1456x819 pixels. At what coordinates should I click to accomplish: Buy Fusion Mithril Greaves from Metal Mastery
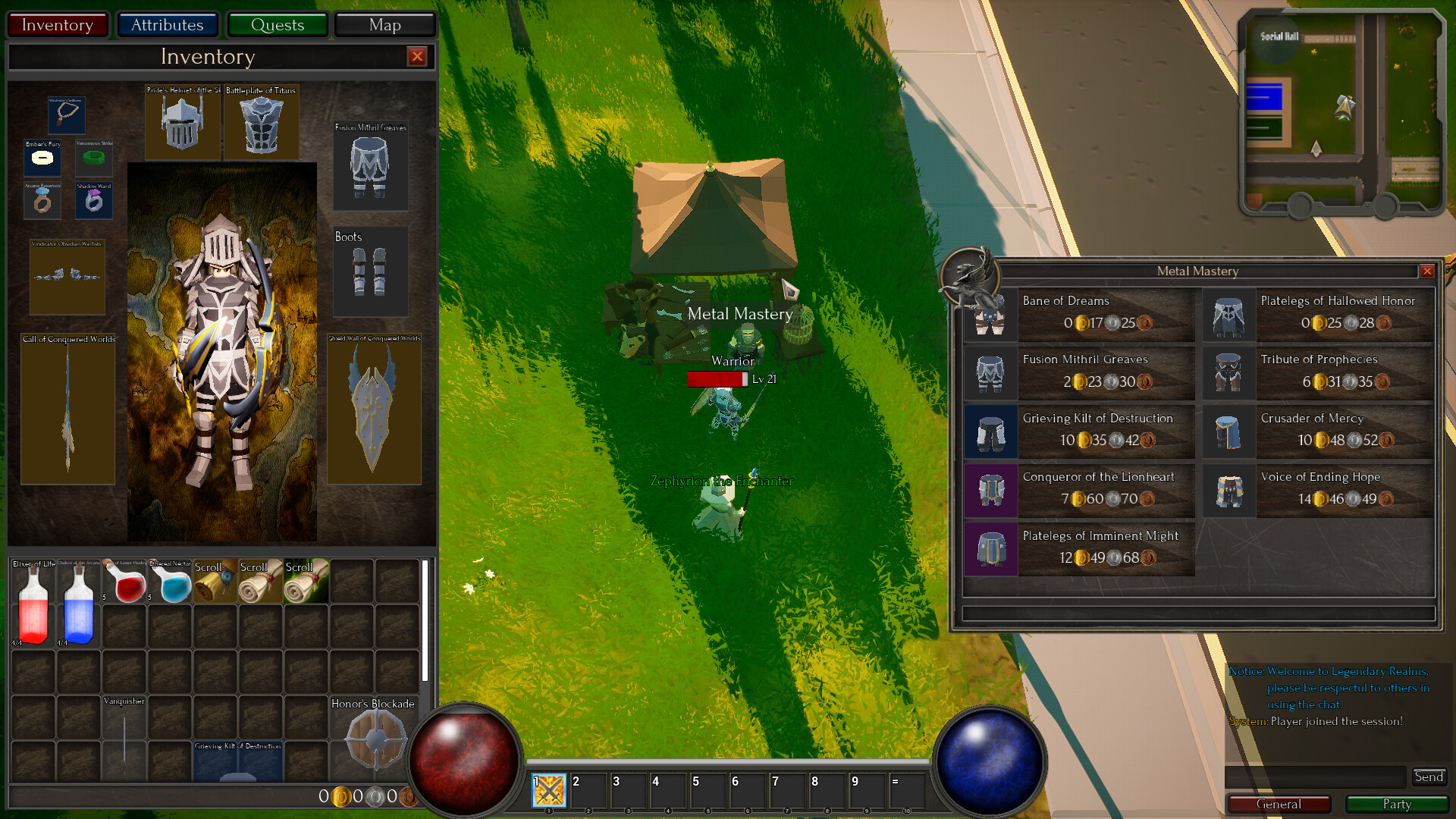click(1106, 372)
